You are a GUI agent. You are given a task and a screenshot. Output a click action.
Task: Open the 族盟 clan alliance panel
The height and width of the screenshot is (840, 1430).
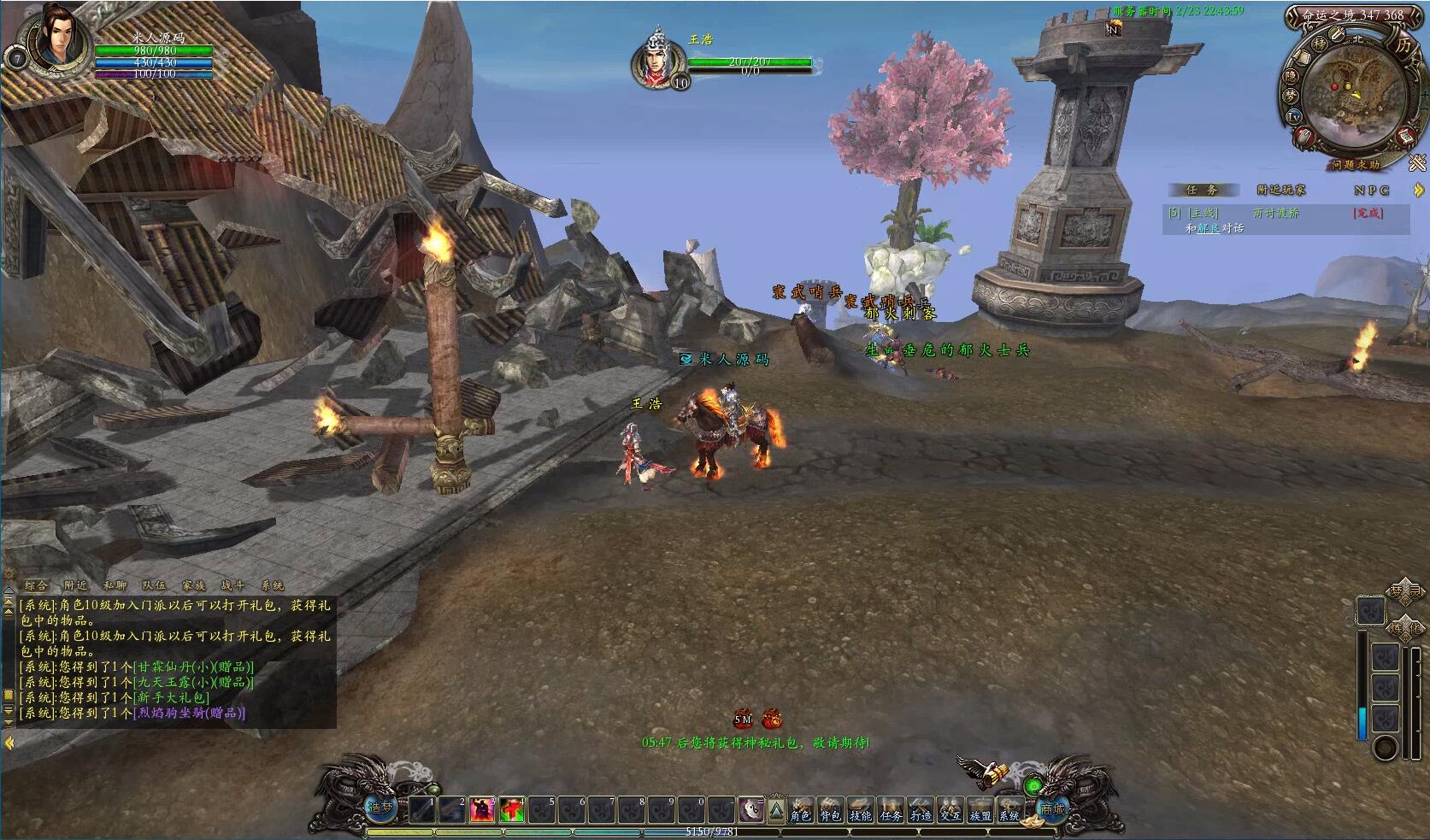click(980, 809)
